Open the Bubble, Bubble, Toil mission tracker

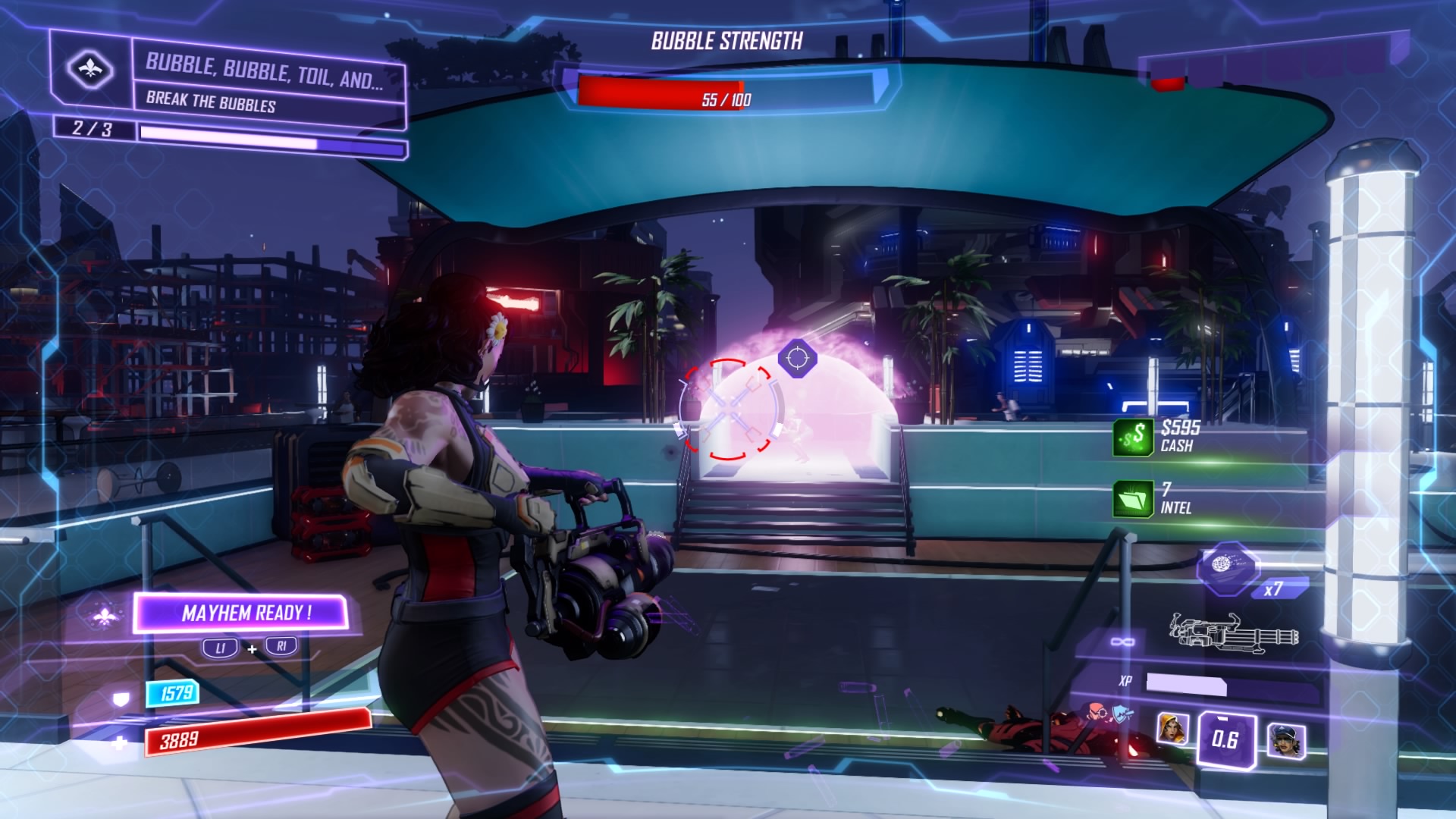265,82
